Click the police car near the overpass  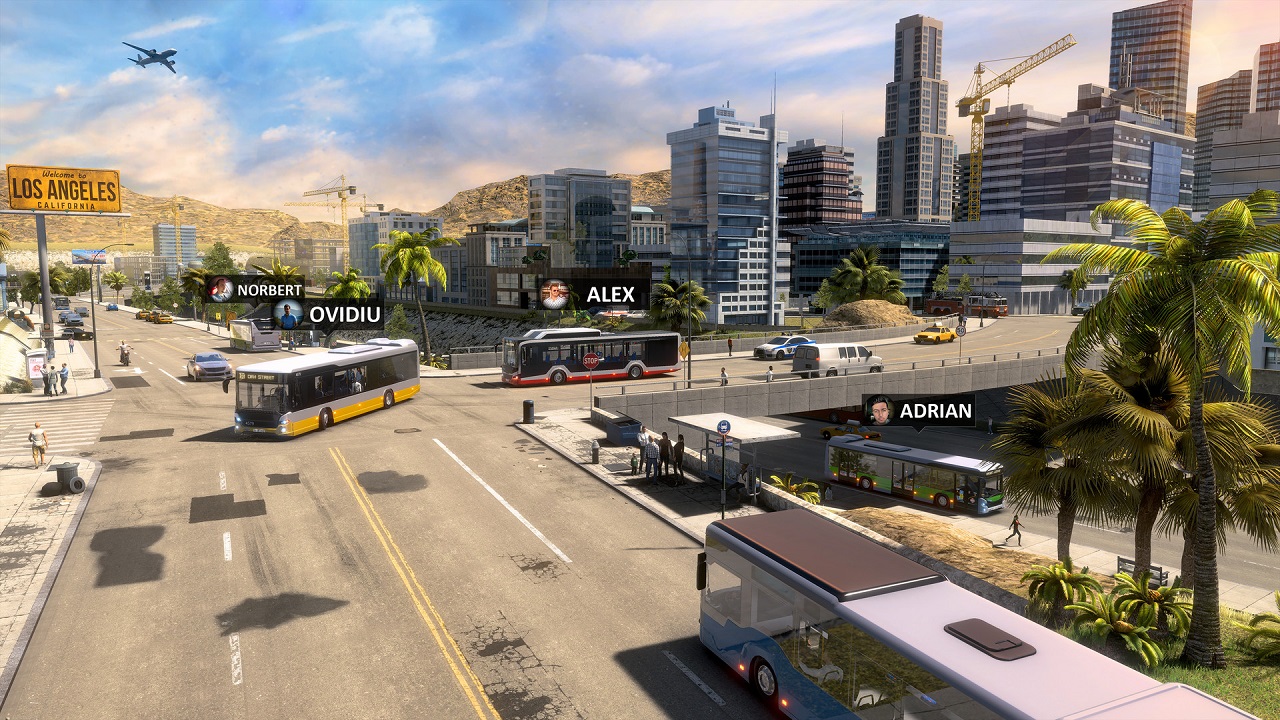pyautogui.click(x=785, y=350)
